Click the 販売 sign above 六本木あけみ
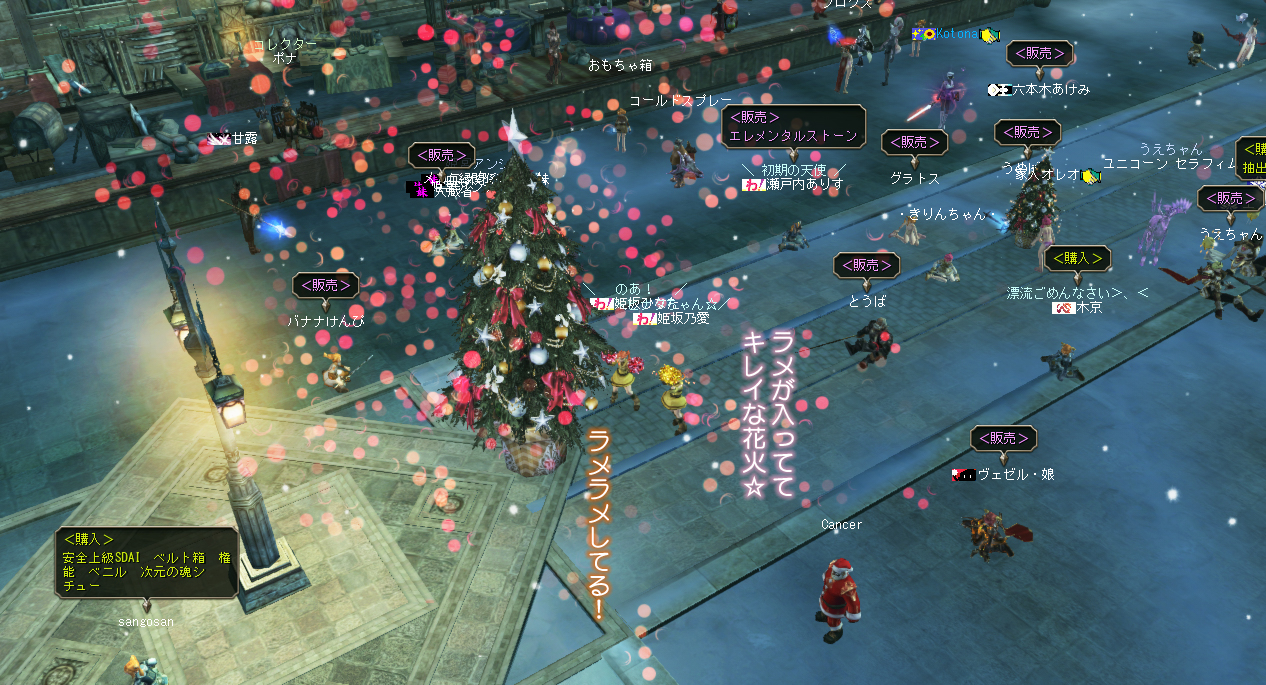This screenshot has width=1266, height=685. (1039, 54)
